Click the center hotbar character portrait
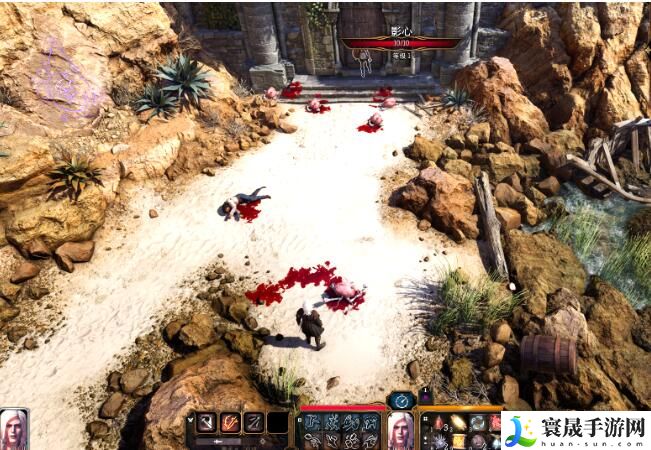This screenshot has width=651, height=450. click(401, 430)
